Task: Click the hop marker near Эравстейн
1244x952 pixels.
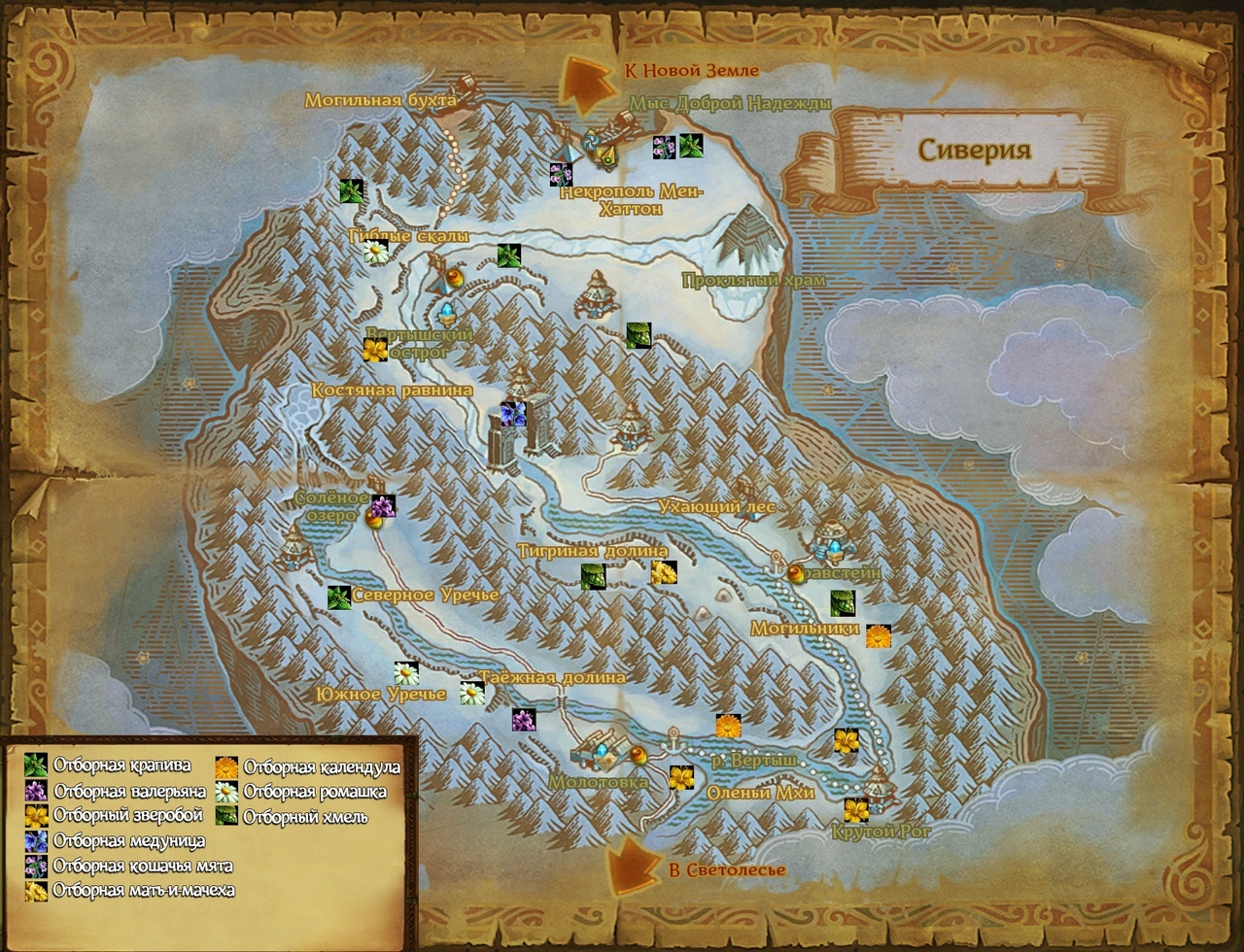Action: pos(843,603)
